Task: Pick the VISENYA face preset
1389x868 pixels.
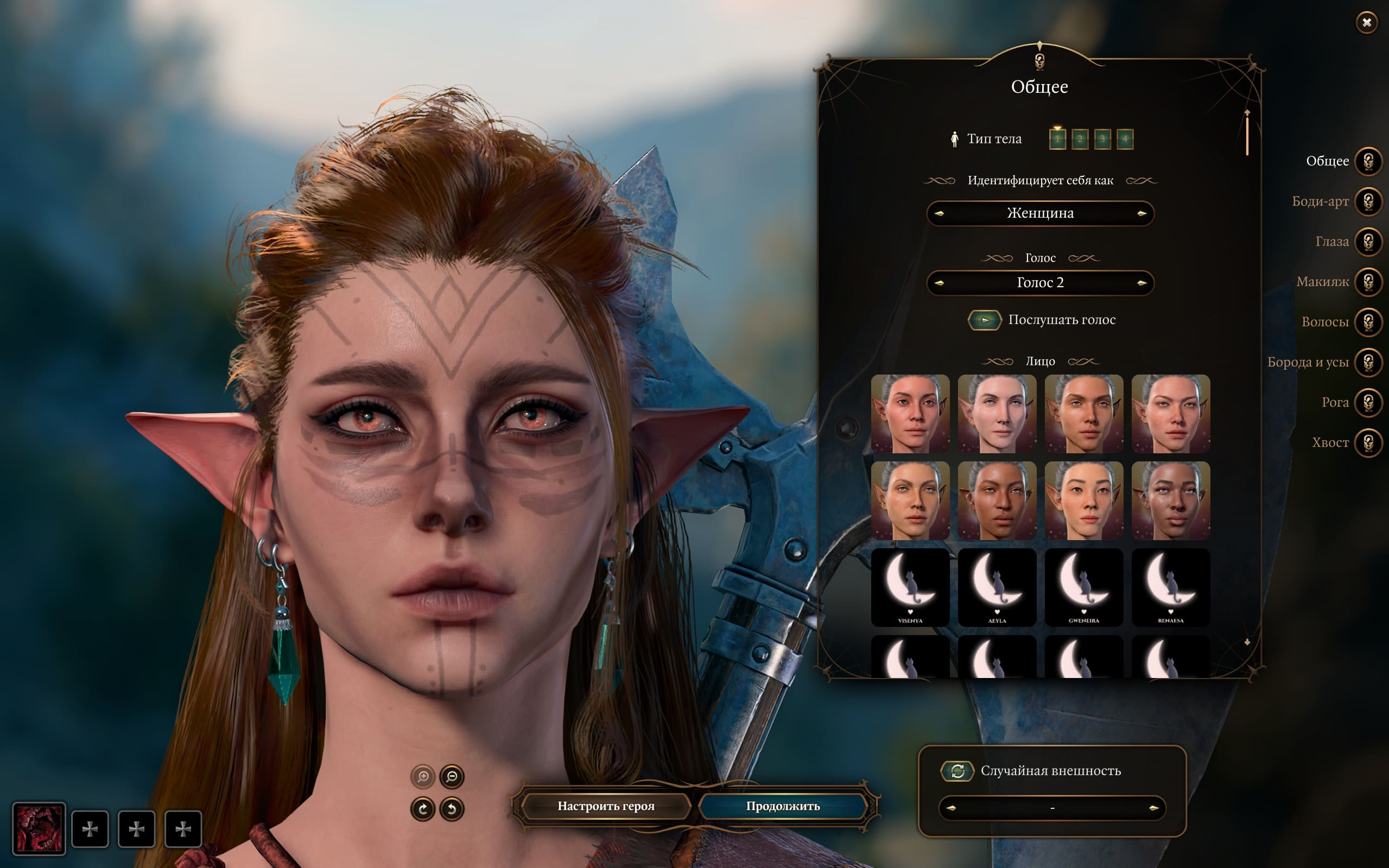Action: tap(910, 587)
